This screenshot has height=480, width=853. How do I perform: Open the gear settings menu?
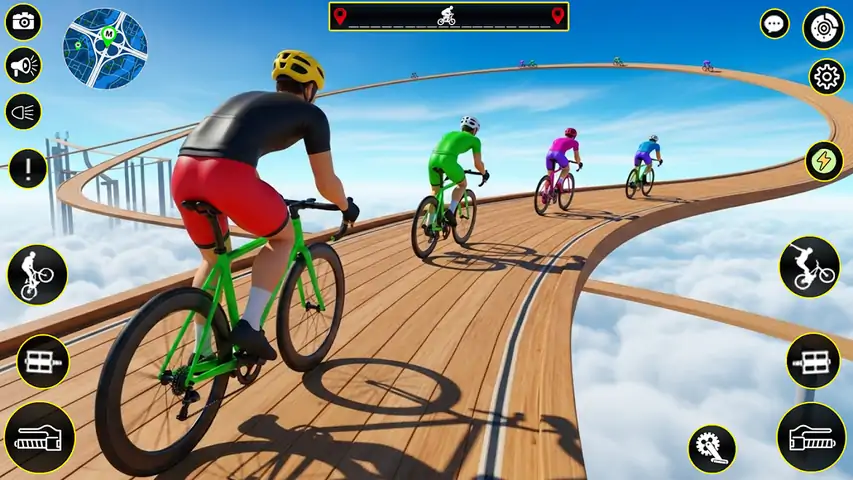click(826, 77)
